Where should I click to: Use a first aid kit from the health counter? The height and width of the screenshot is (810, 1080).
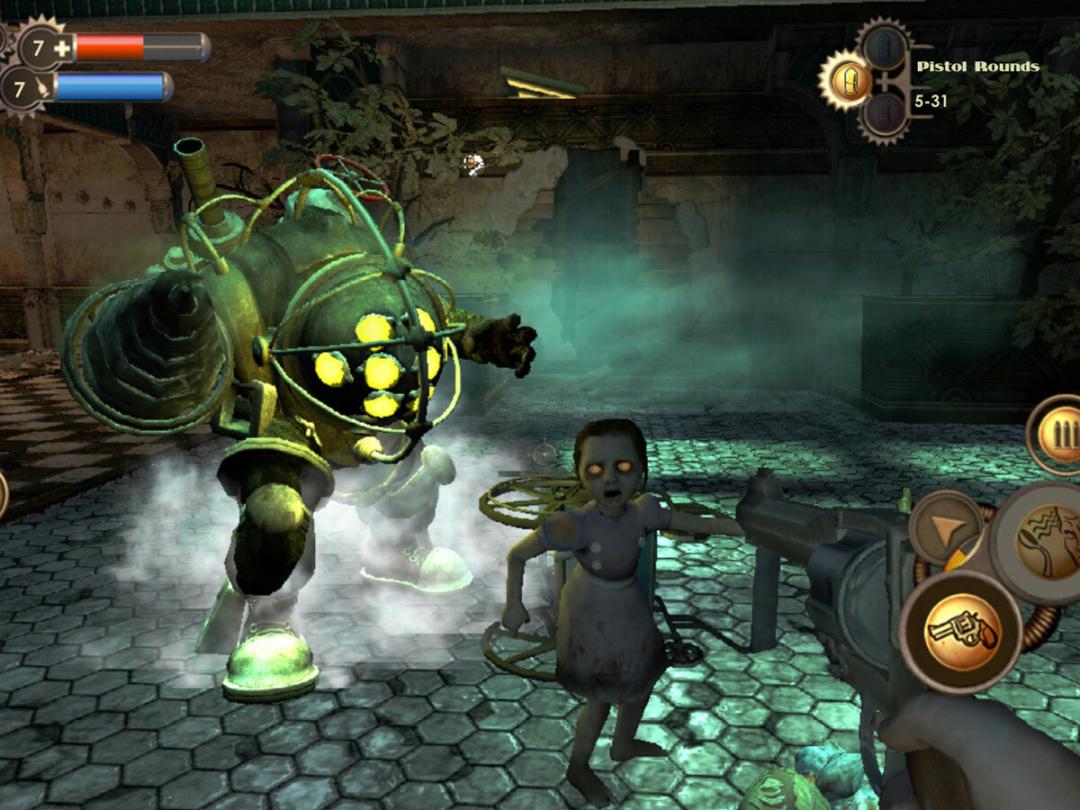(x=41, y=47)
